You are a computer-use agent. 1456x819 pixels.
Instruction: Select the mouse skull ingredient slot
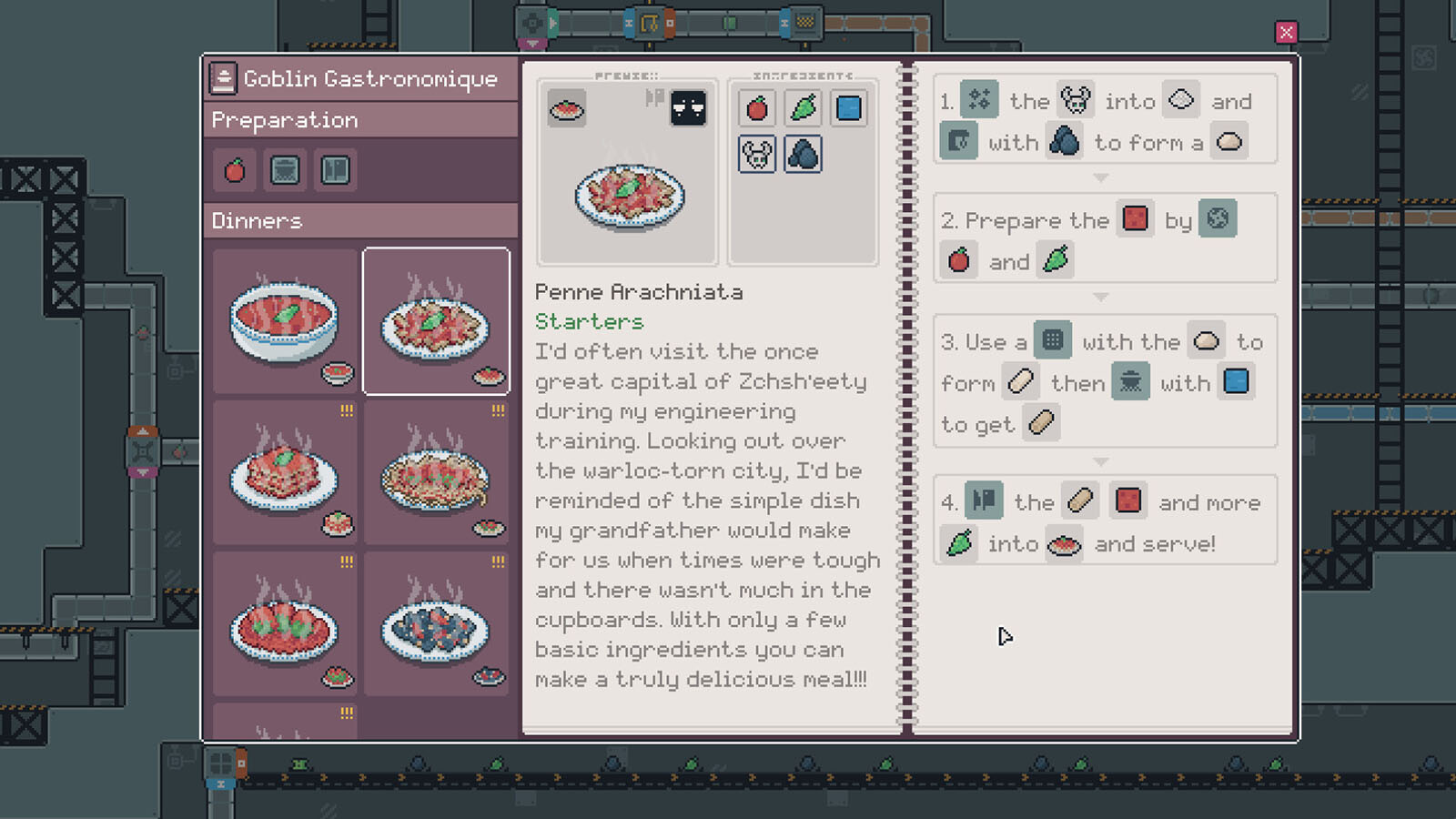click(x=757, y=155)
